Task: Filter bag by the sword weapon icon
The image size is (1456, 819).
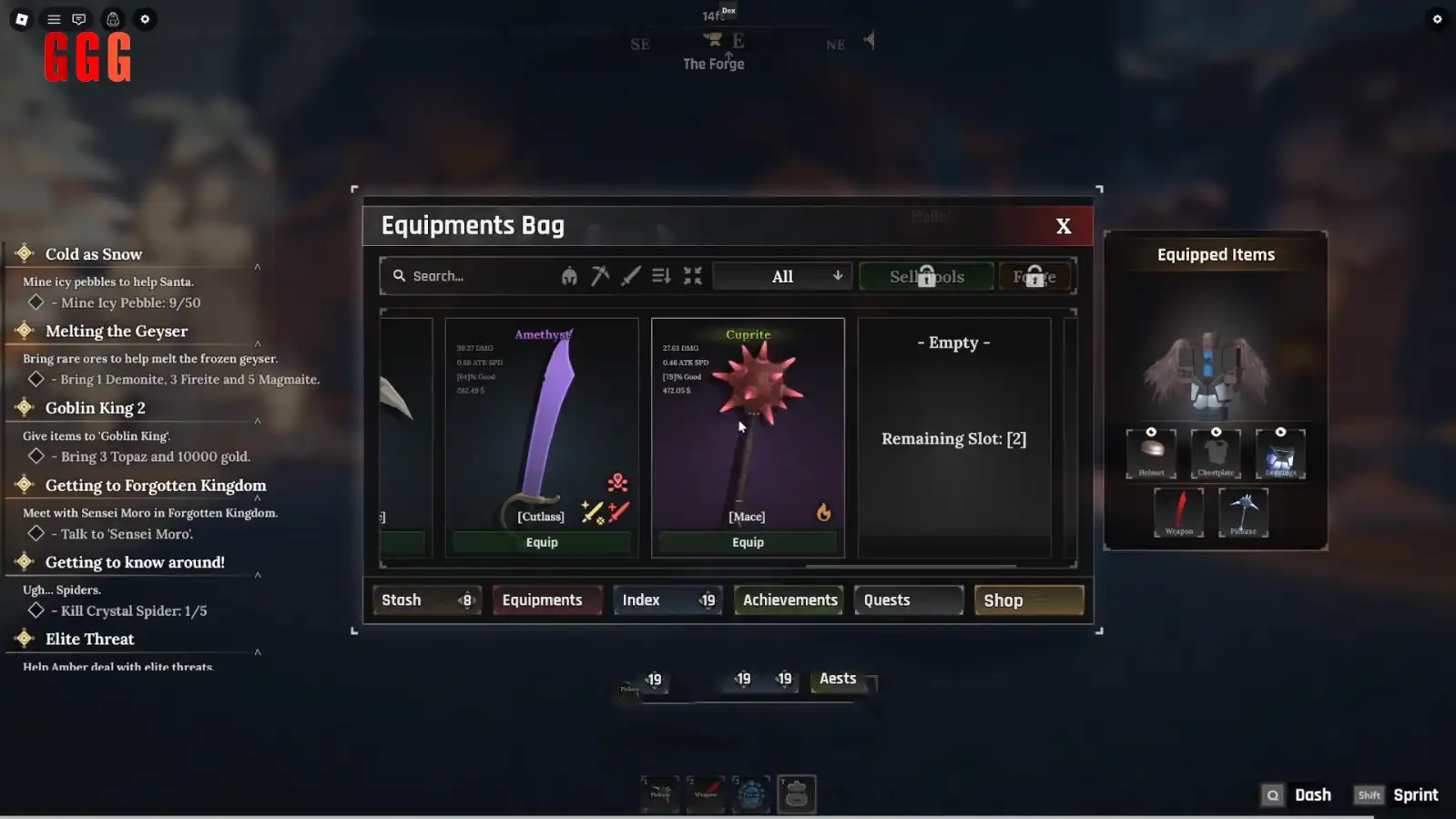Action: (x=630, y=276)
